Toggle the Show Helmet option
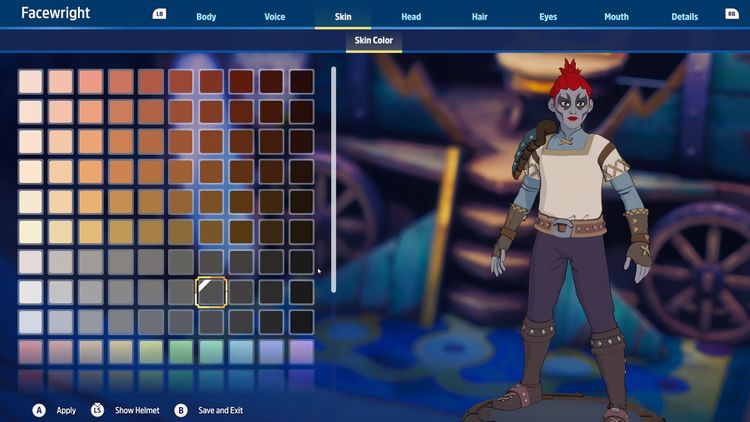Image resolution: width=750 pixels, height=422 pixels. pyautogui.click(x=137, y=410)
